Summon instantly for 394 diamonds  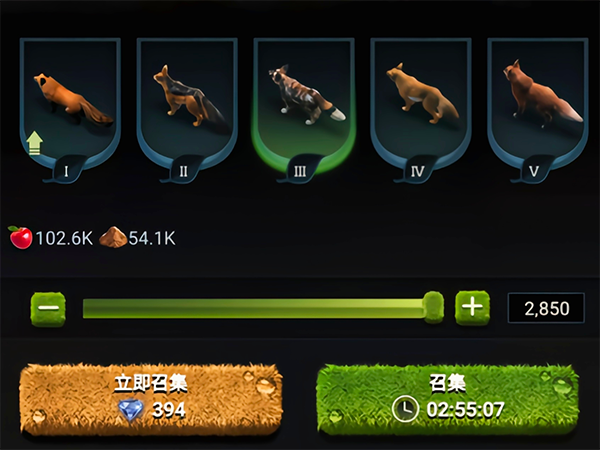[151, 398]
